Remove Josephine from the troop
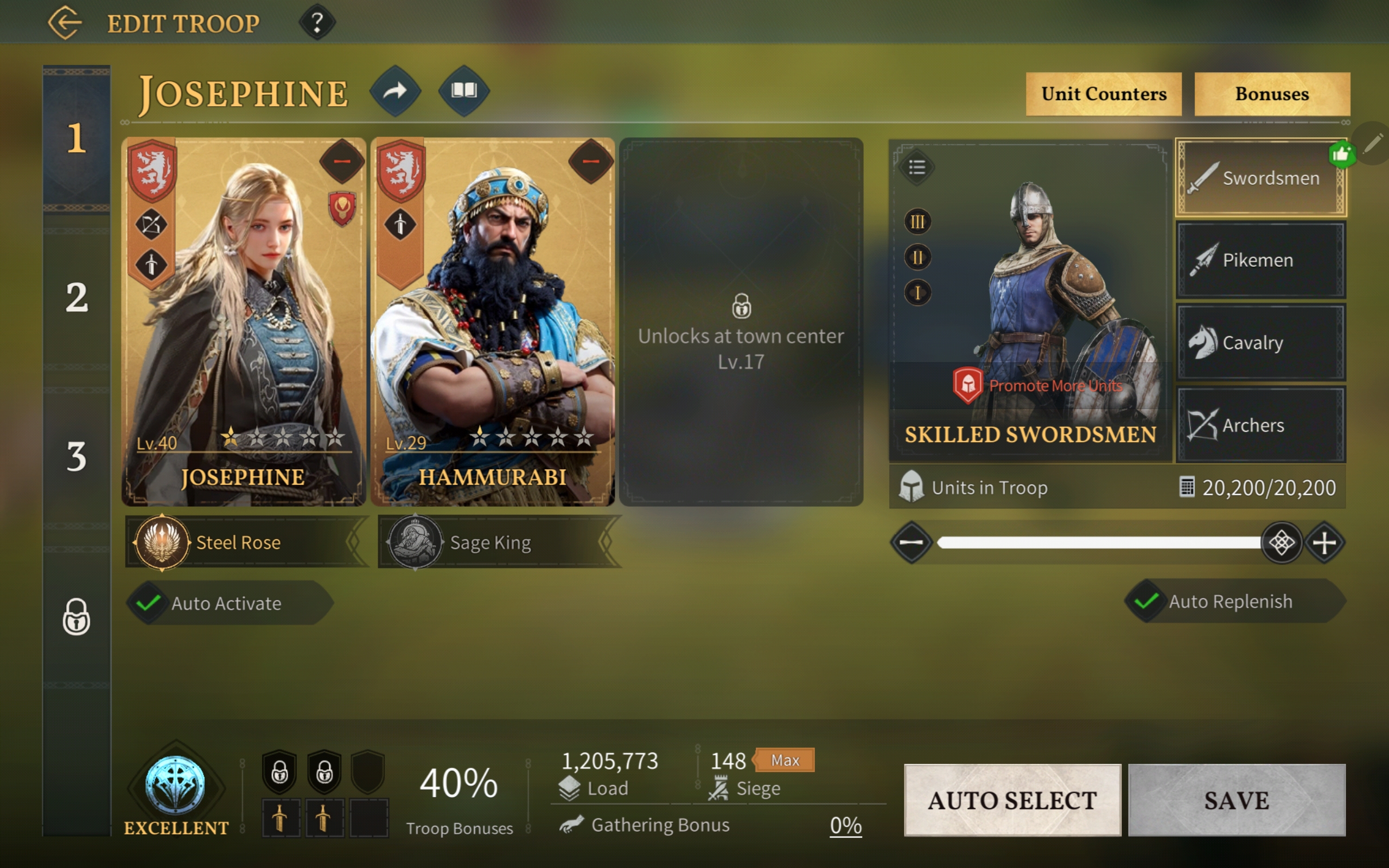 coord(341,161)
